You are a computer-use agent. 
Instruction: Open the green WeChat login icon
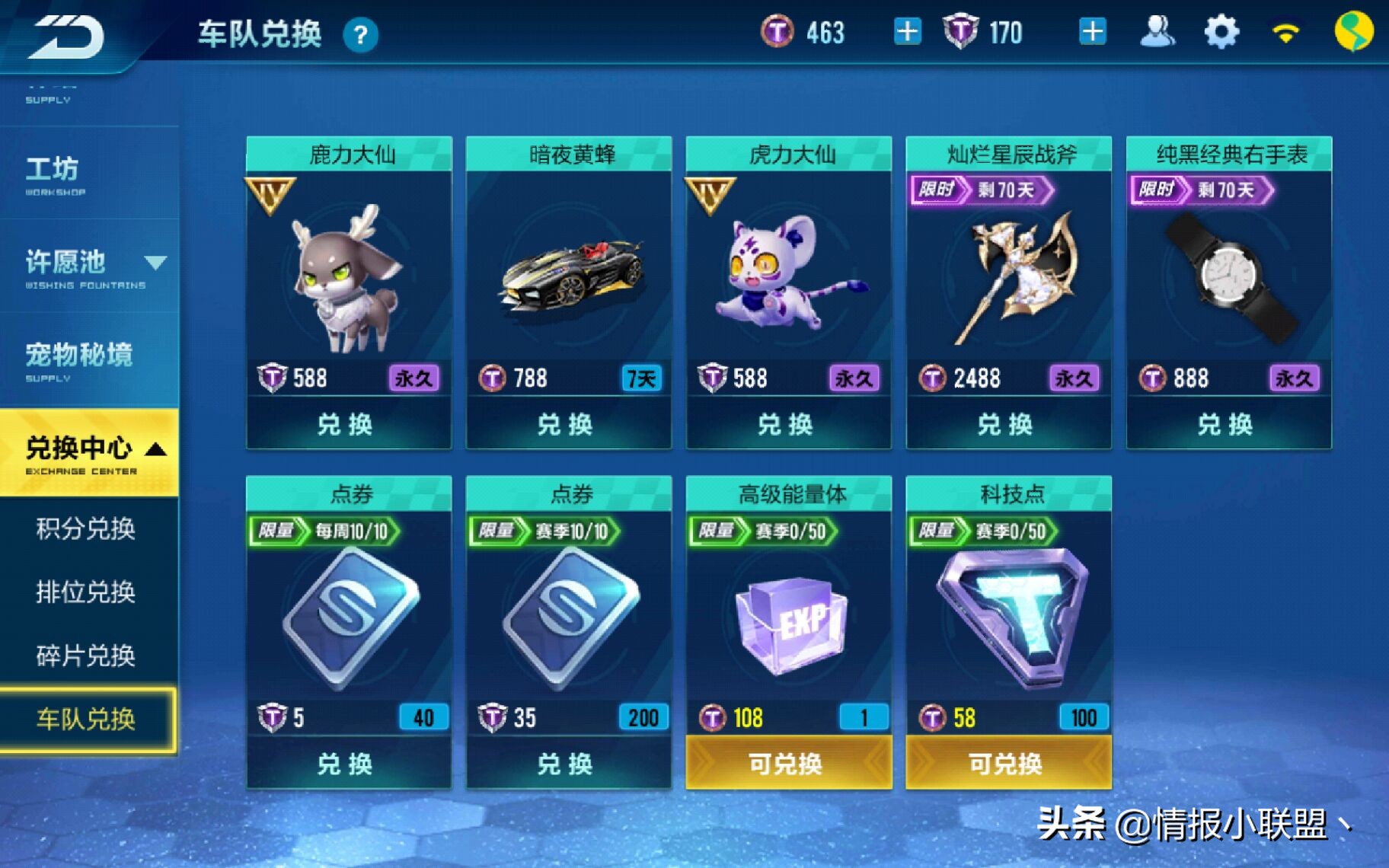(1355, 32)
